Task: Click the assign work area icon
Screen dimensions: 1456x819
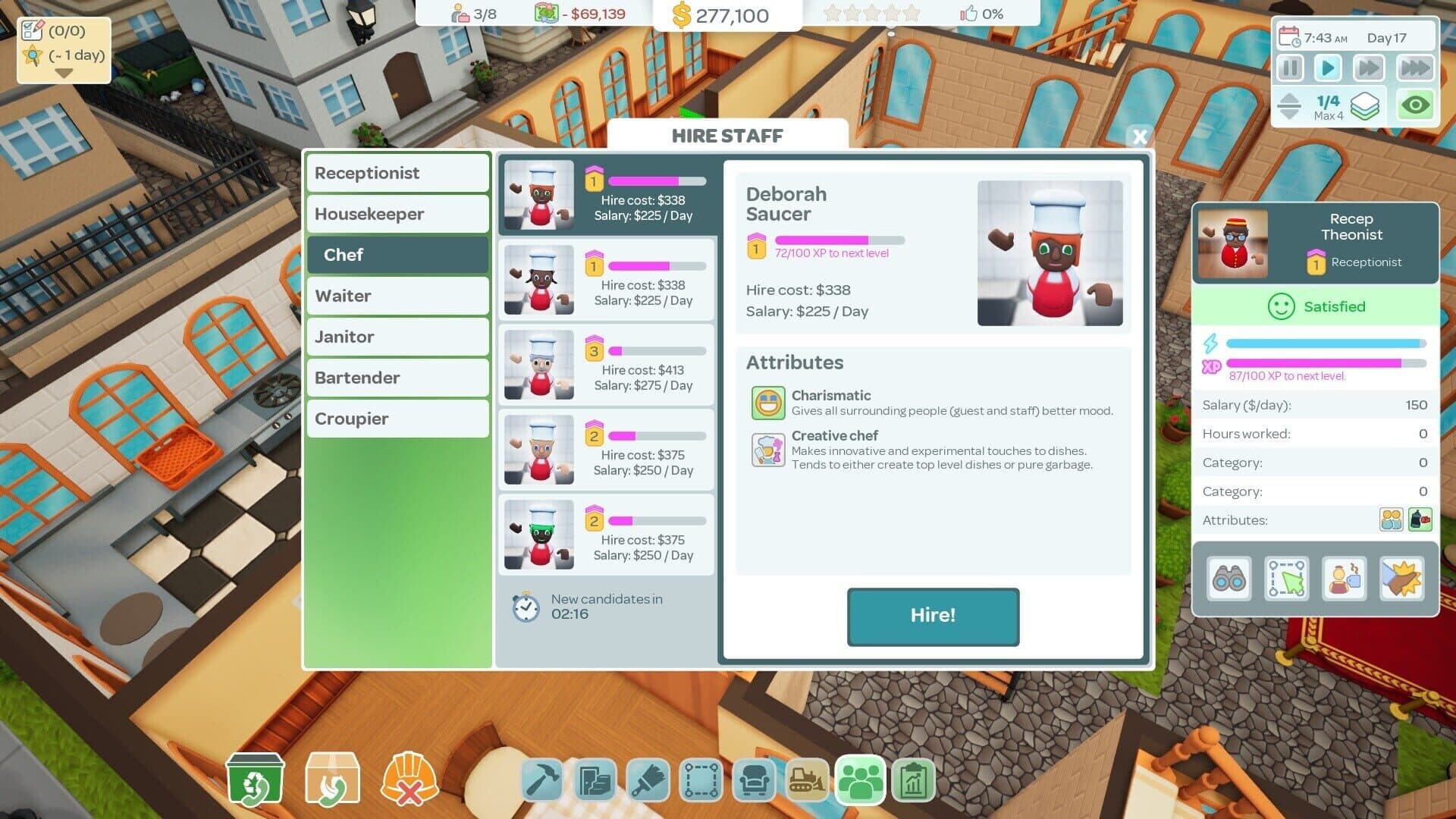Action: click(1287, 579)
